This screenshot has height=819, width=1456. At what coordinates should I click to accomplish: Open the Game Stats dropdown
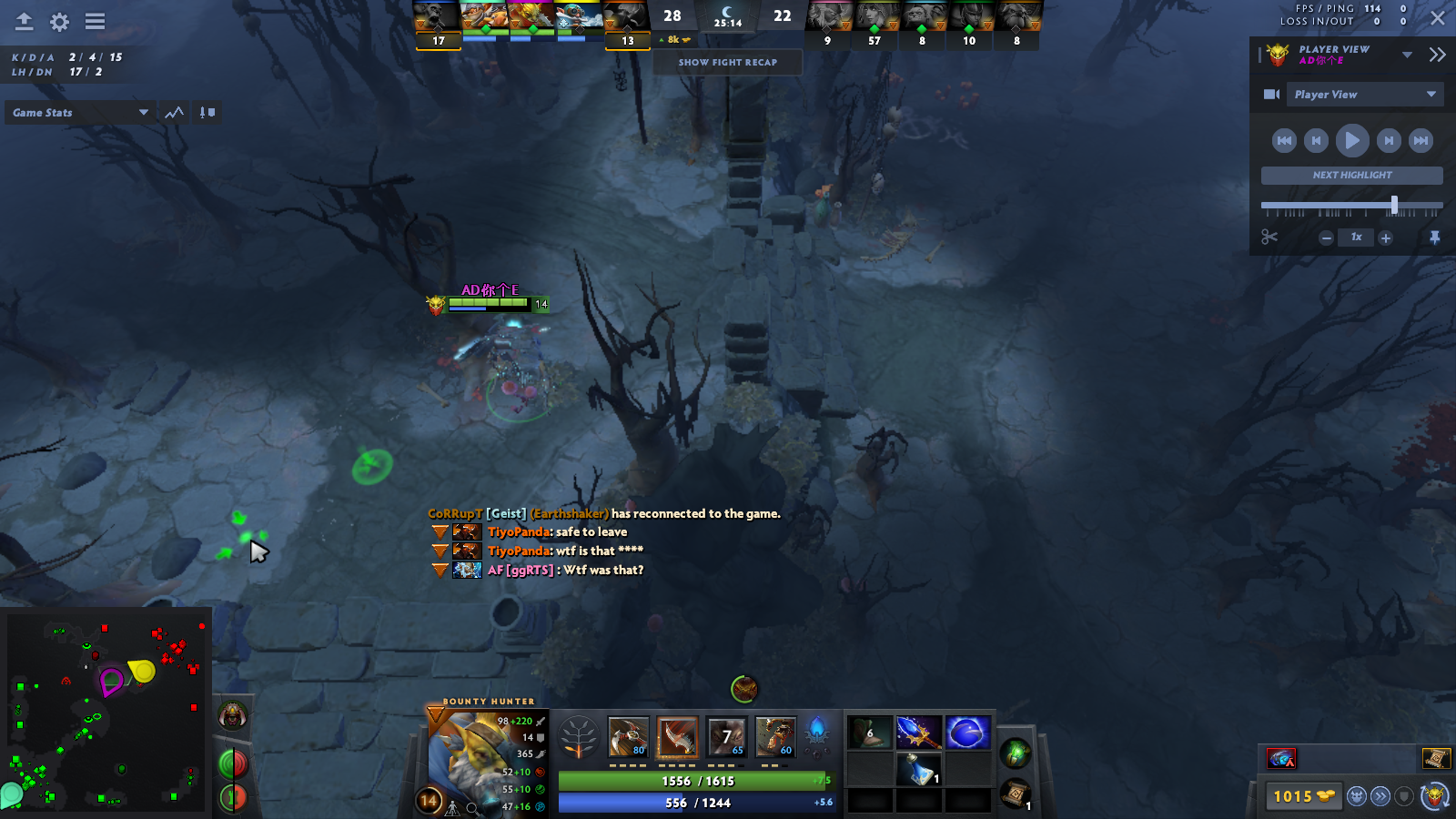click(79, 112)
